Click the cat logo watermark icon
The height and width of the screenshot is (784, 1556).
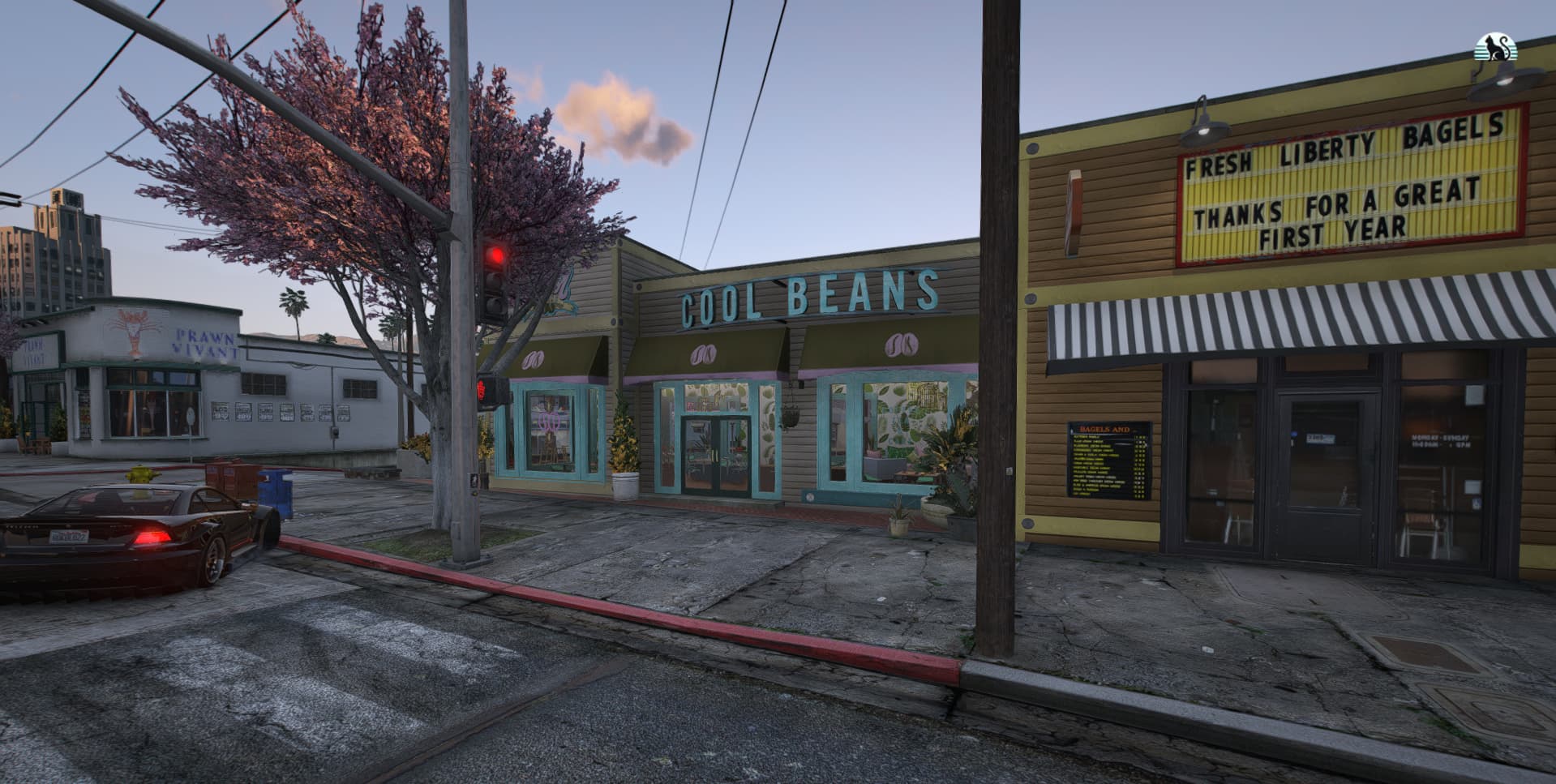coord(1496,48)
